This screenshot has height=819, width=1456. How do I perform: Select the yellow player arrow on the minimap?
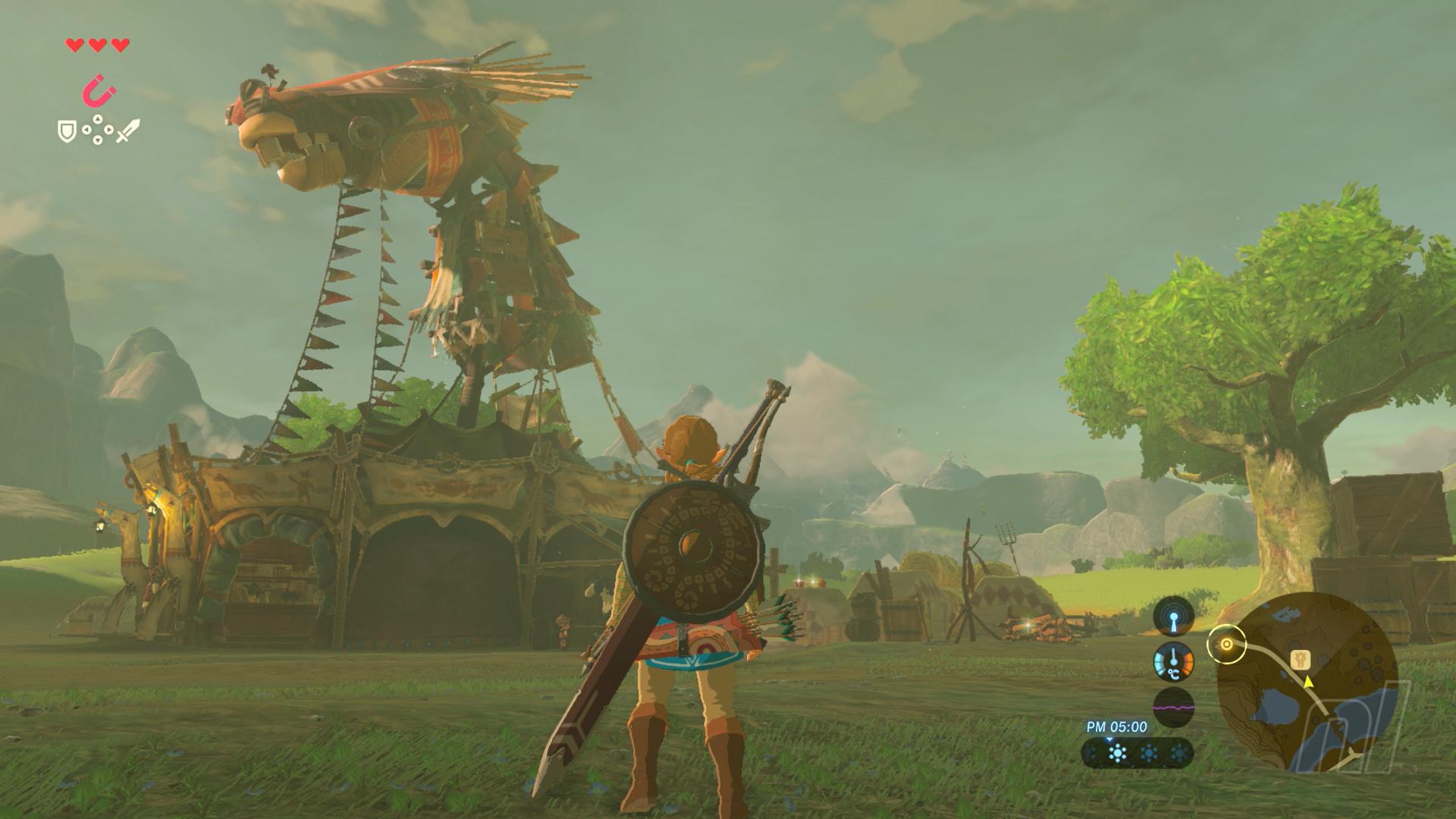tap(1307, 683)
